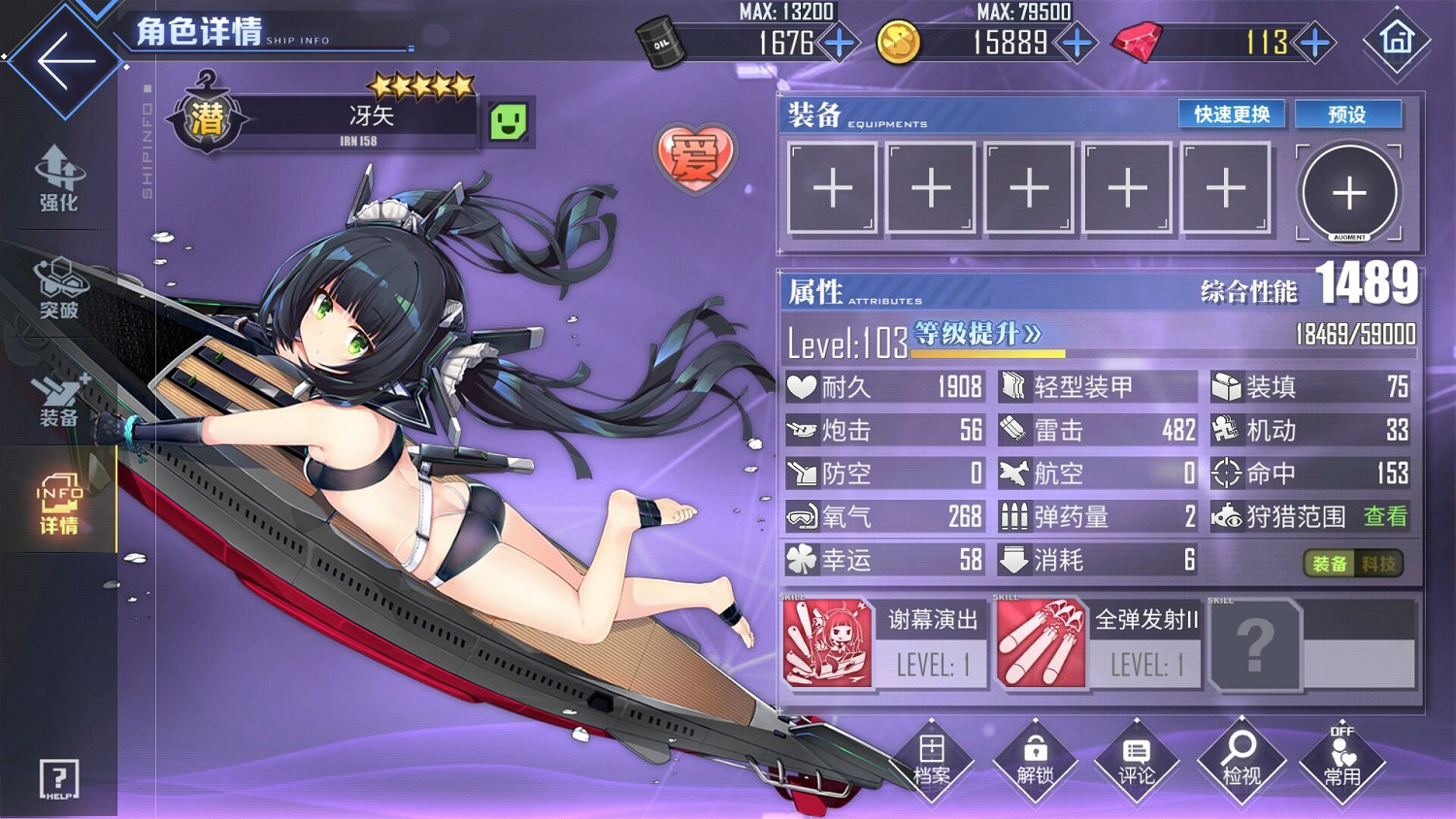Click 查看 to view hunting range
This screenshot has height=819, width=1456.
[1386, 517]
